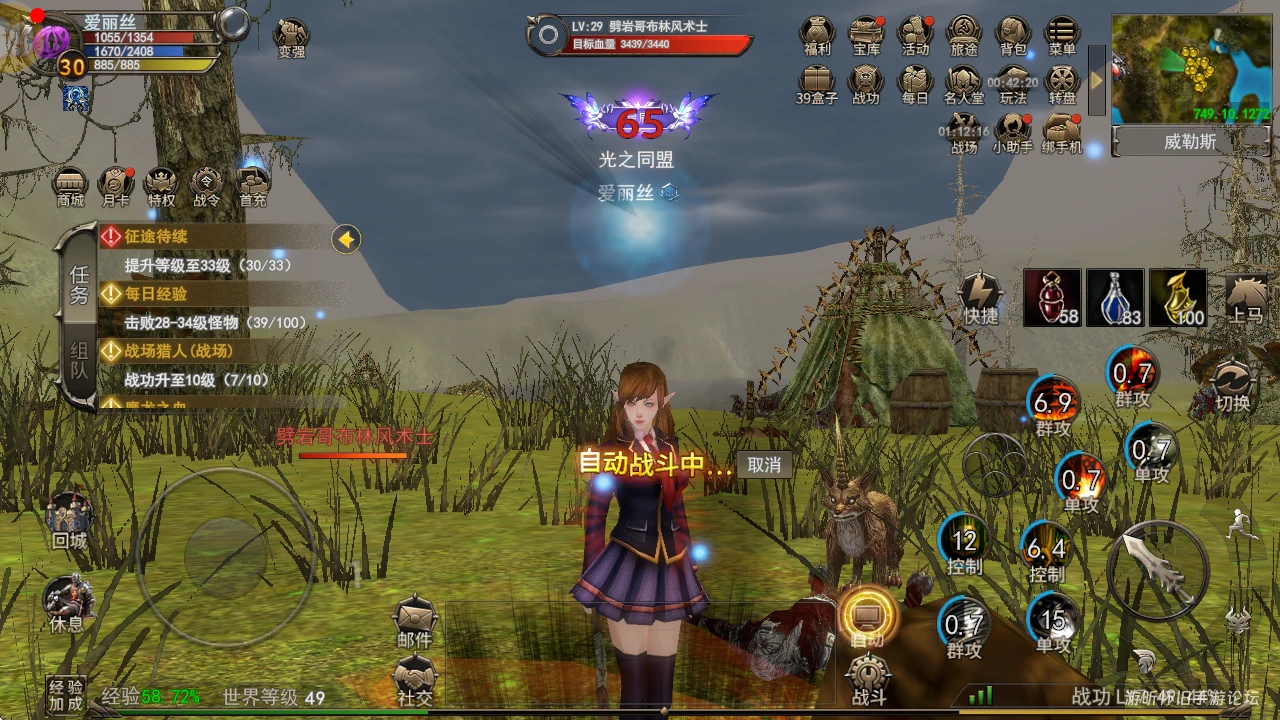
Task: Use the red health potion slot
Action: click(x=1051, y=298)
